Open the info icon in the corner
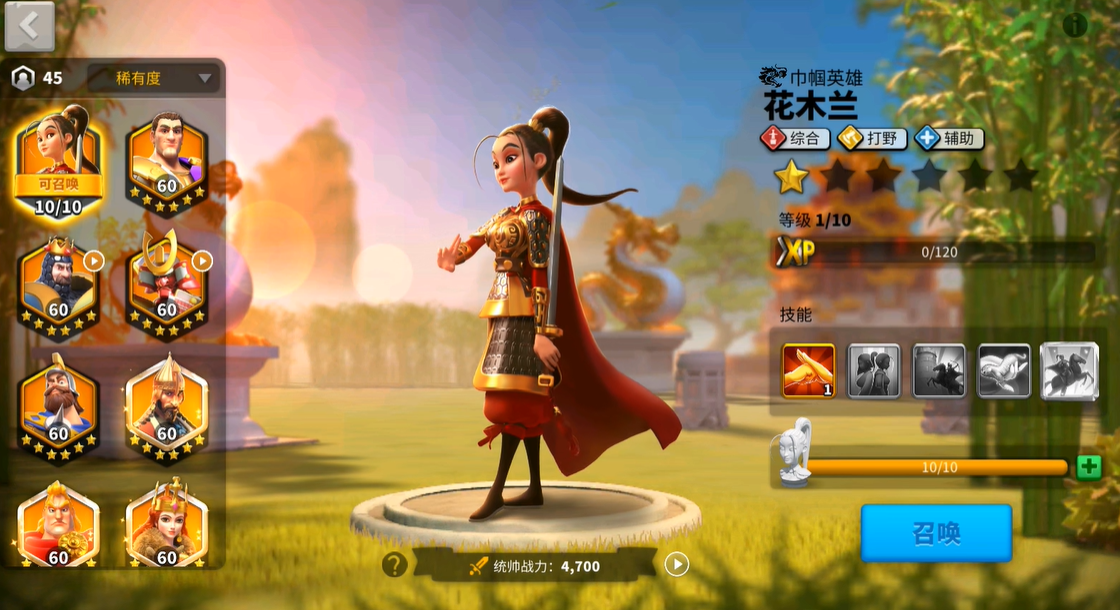Viewport: 1120px width, 610px height. [x=1075, y=25]
